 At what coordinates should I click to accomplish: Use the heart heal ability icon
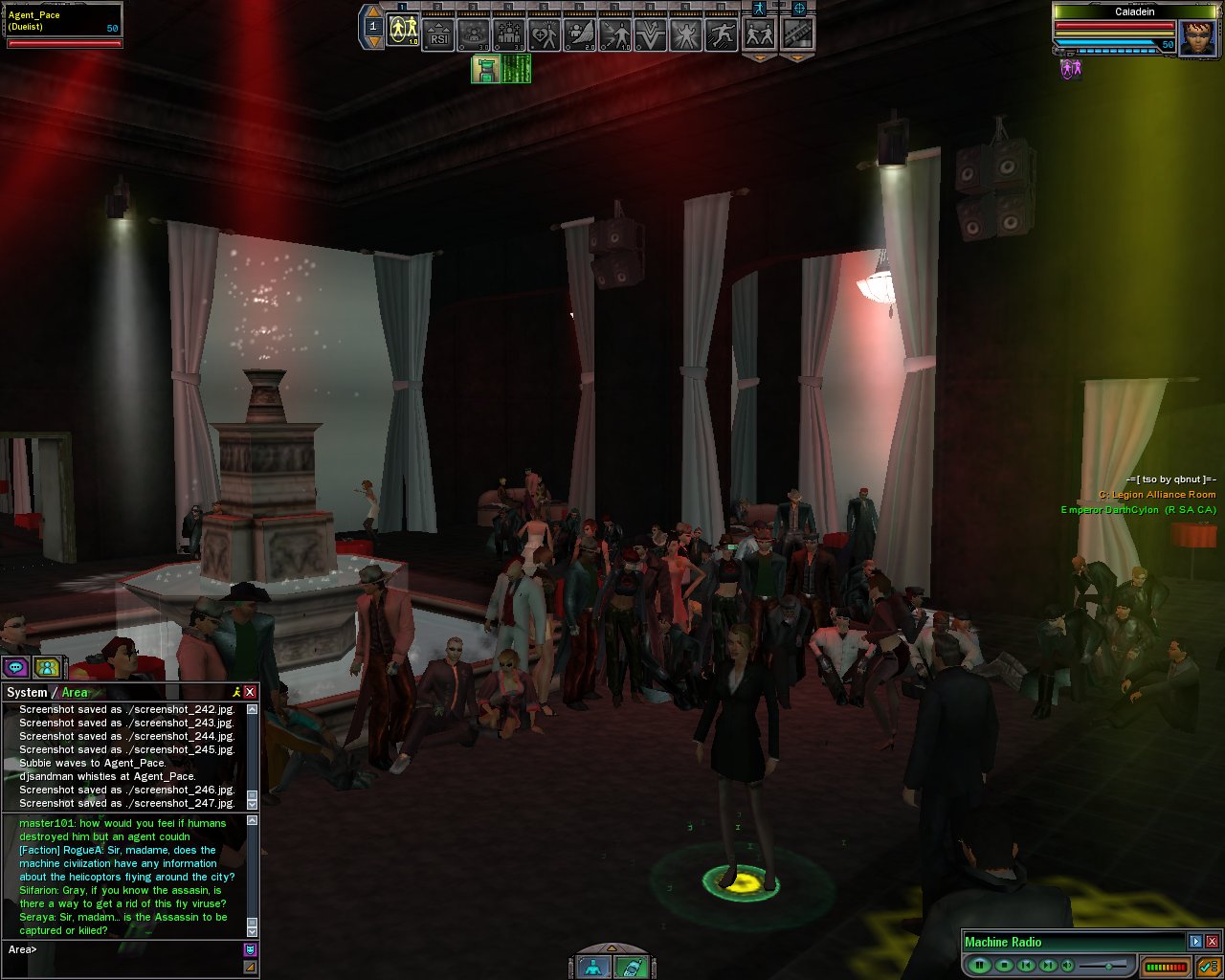pos(544,34)
